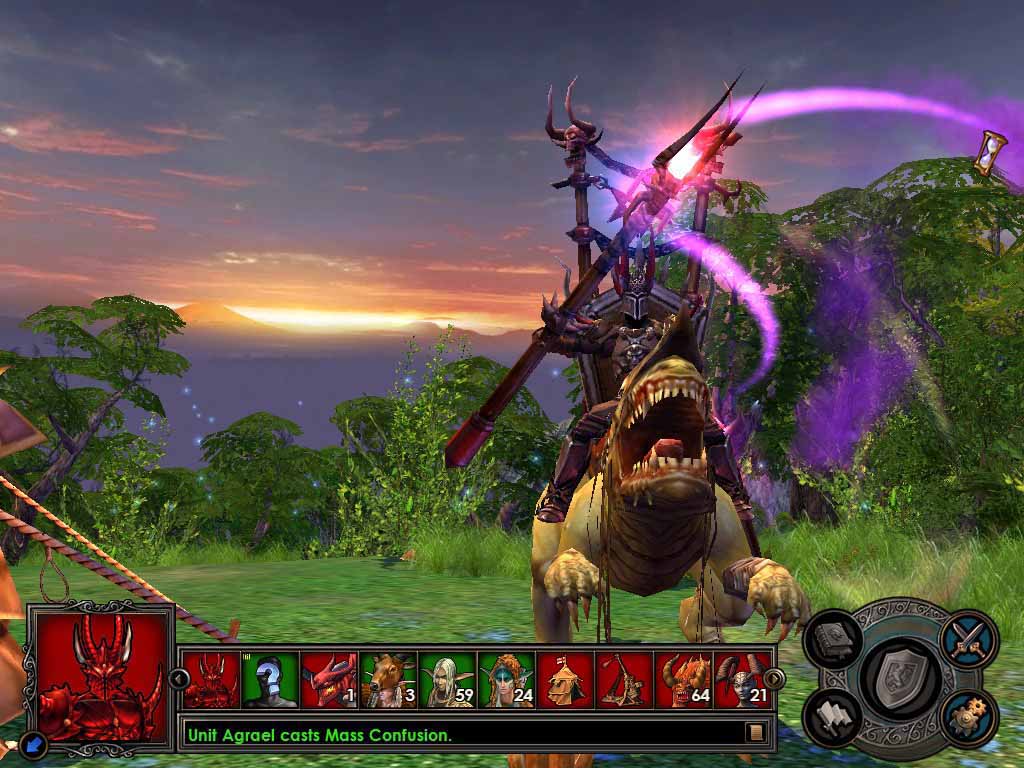Select the question-mark hero in turn bar
1024x768 pixels.
click(x=270, y=680)
